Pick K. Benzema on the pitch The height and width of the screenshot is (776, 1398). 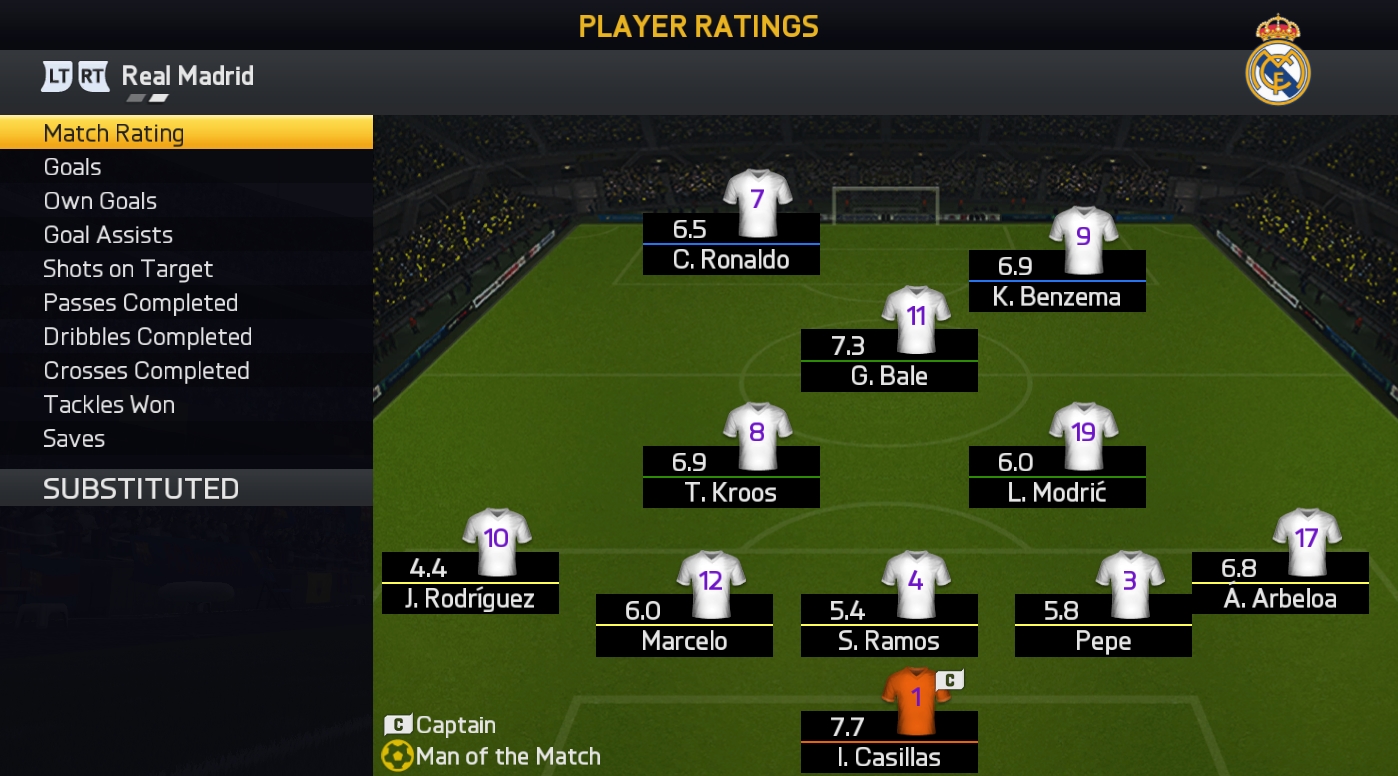(1057, 280)
